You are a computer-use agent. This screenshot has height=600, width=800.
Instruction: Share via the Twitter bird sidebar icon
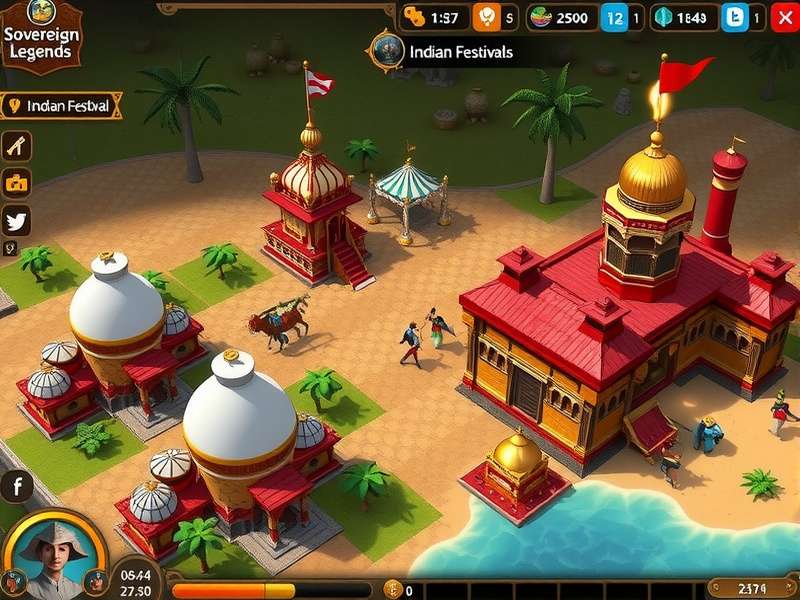(x=17, y=220)
